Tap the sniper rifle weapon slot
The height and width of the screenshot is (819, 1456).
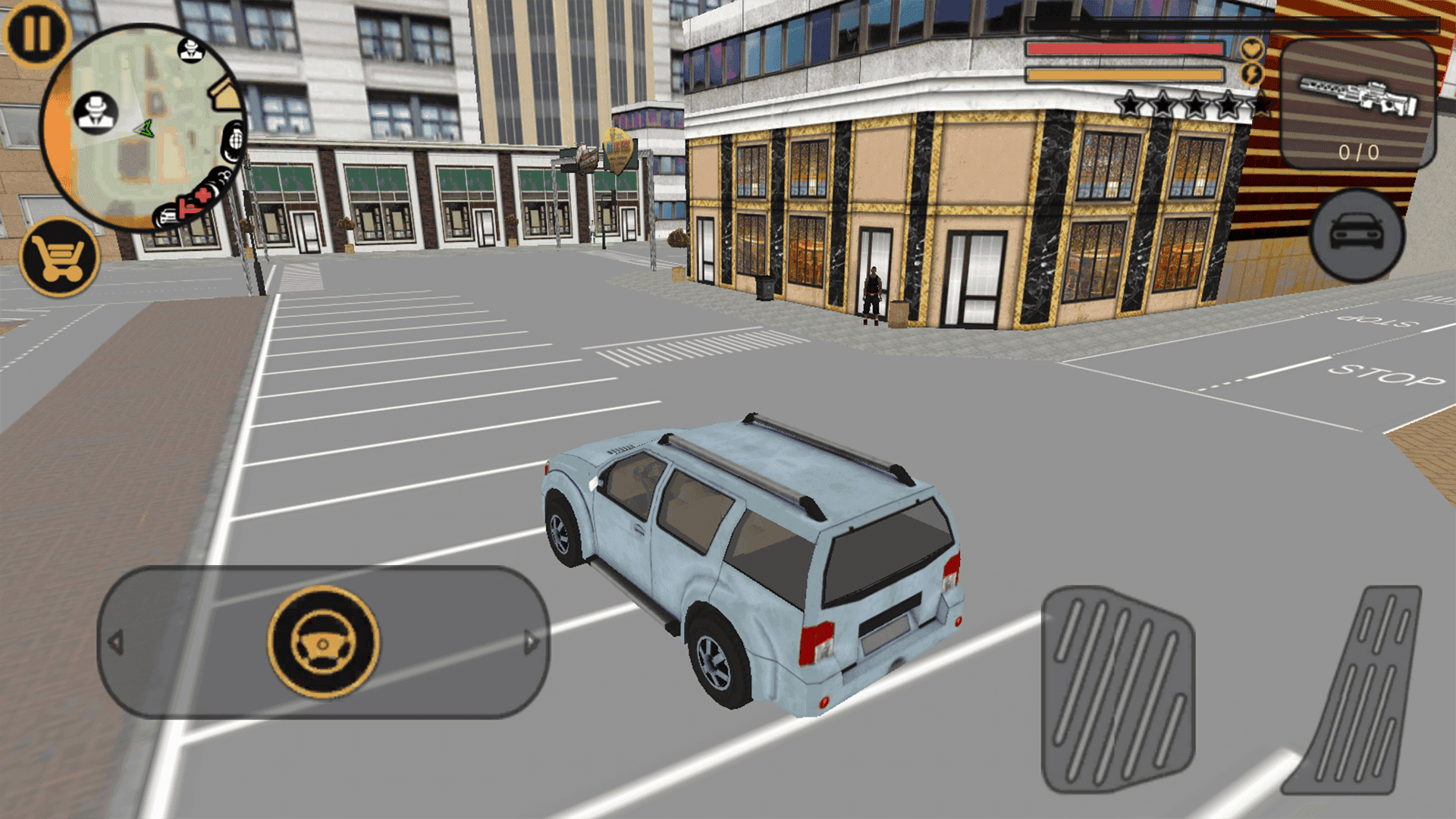[1357, 104]
